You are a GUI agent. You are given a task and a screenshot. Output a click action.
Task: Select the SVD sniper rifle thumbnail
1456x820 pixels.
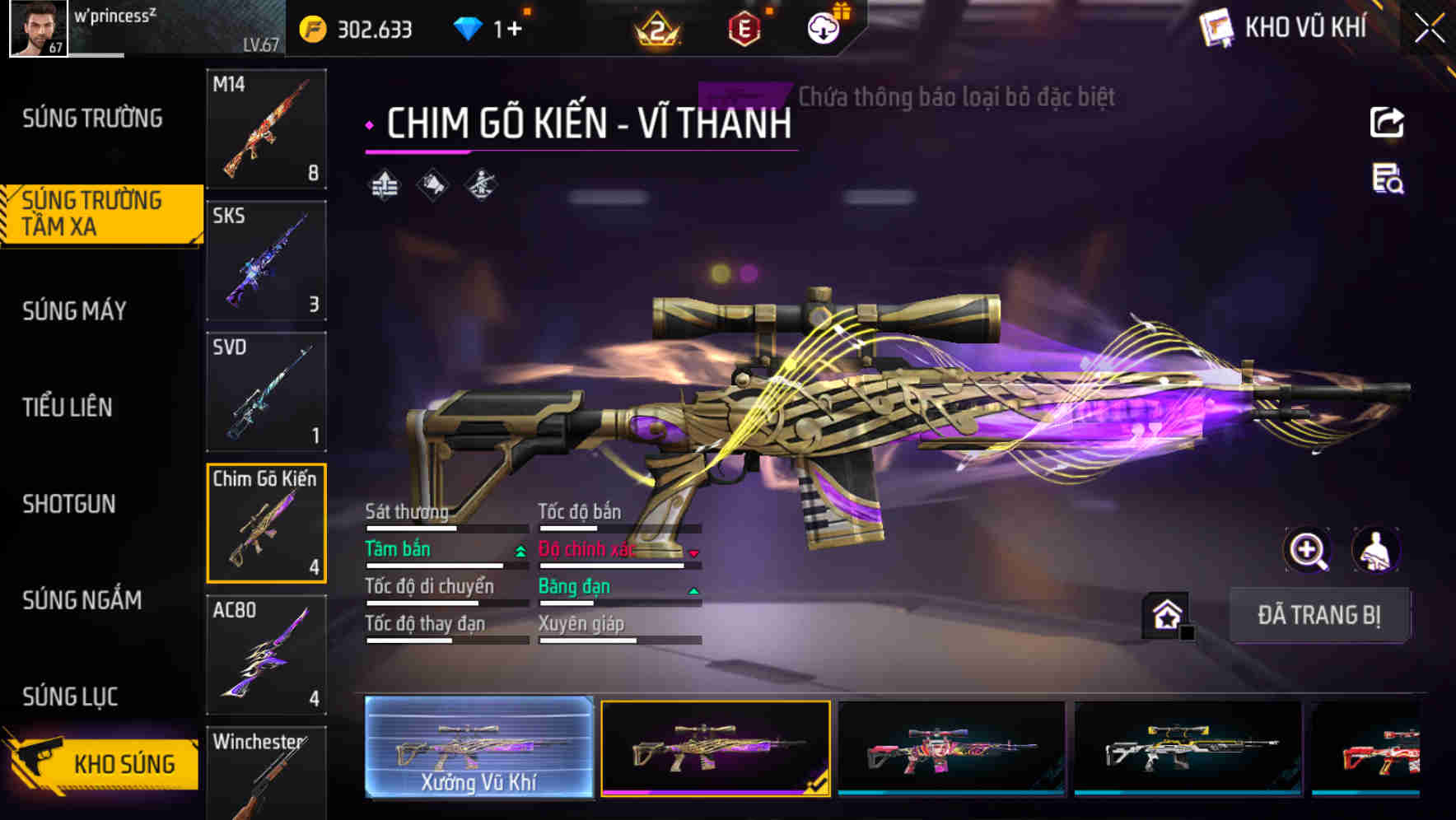pyautogui.click(x=265, y=391)
